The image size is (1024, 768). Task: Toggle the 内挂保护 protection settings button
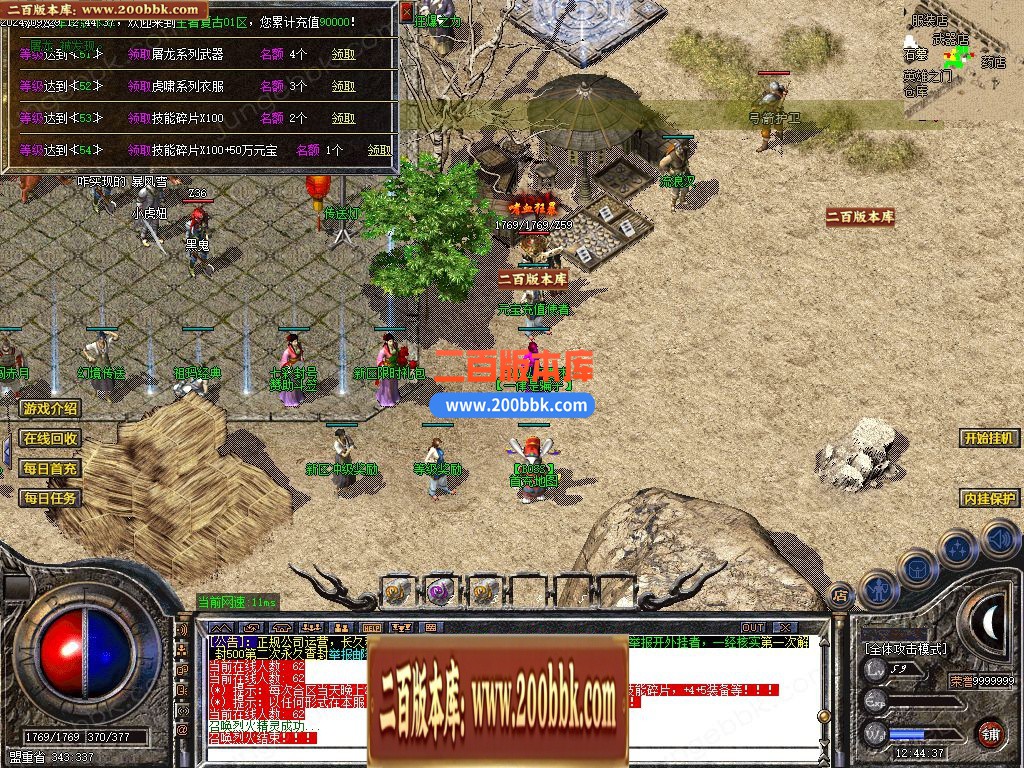(990, 498)
